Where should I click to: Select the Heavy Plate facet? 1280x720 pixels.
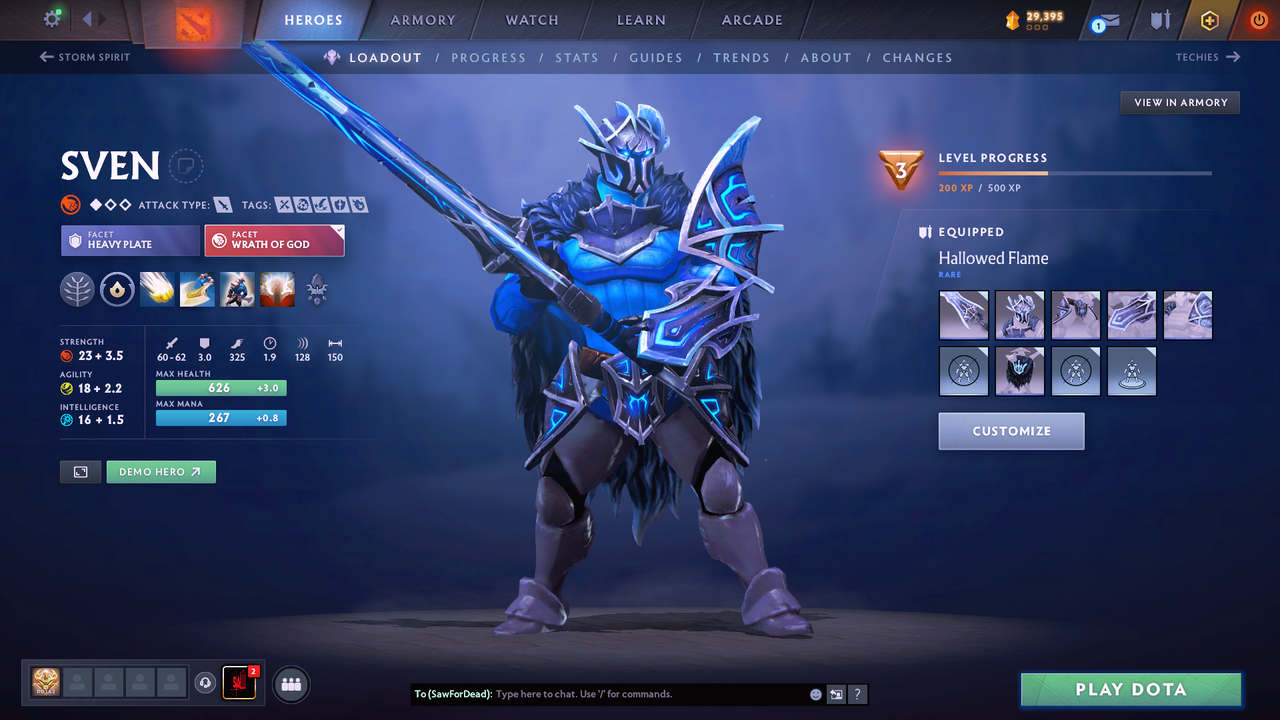130,240
